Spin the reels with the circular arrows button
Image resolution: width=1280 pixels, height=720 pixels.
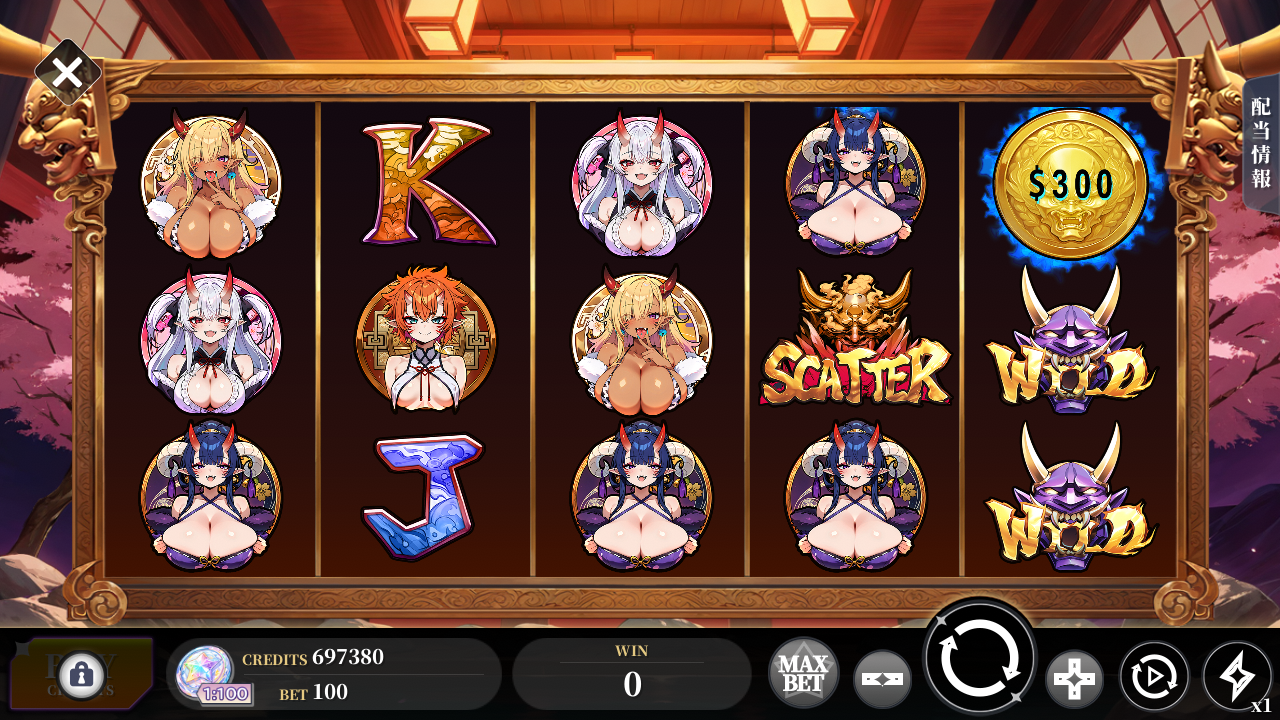pyautogui.click(x=980, y=657)
